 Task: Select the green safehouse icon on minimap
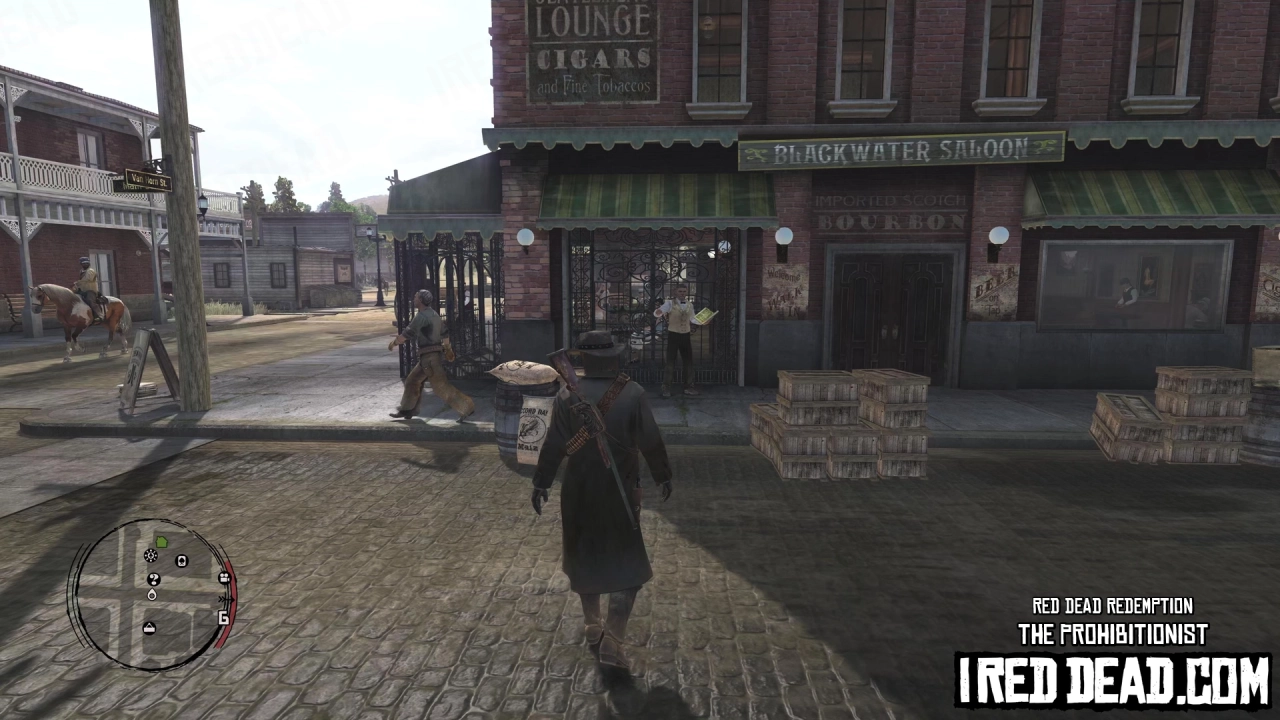(161, 542)
